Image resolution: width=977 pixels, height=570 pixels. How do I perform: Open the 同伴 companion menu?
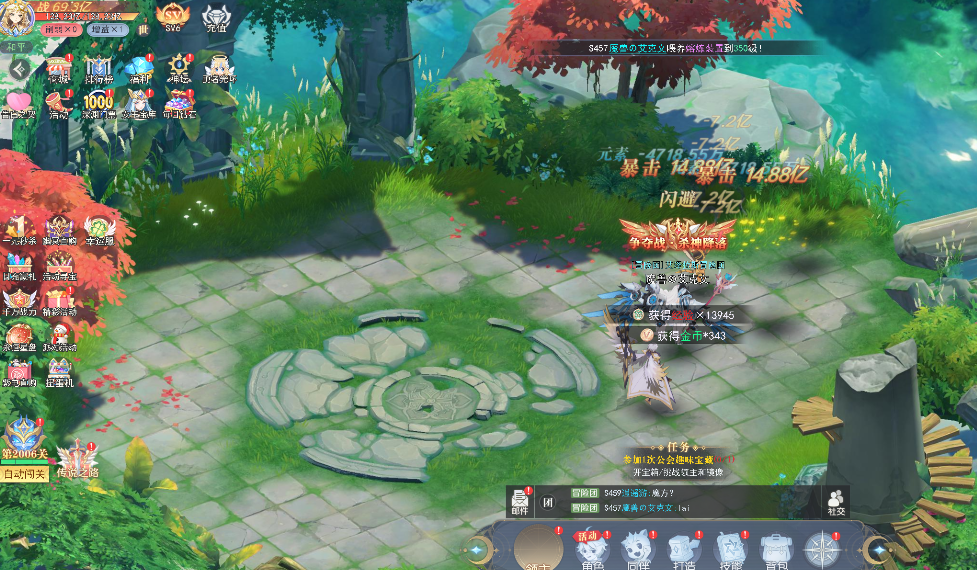[x=637, y=549]
